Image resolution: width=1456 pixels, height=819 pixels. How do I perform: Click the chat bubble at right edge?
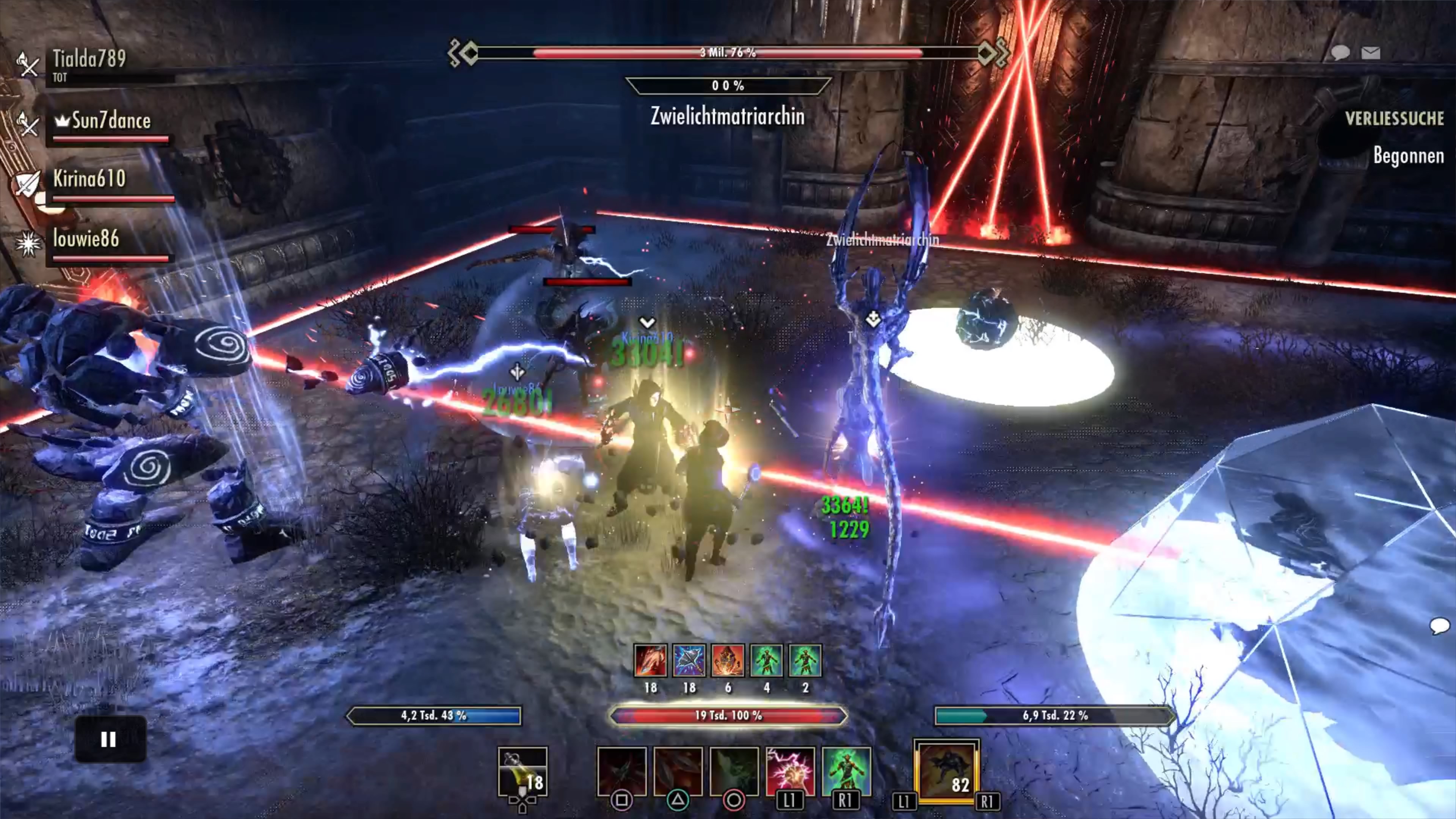tap(1439, 626)
